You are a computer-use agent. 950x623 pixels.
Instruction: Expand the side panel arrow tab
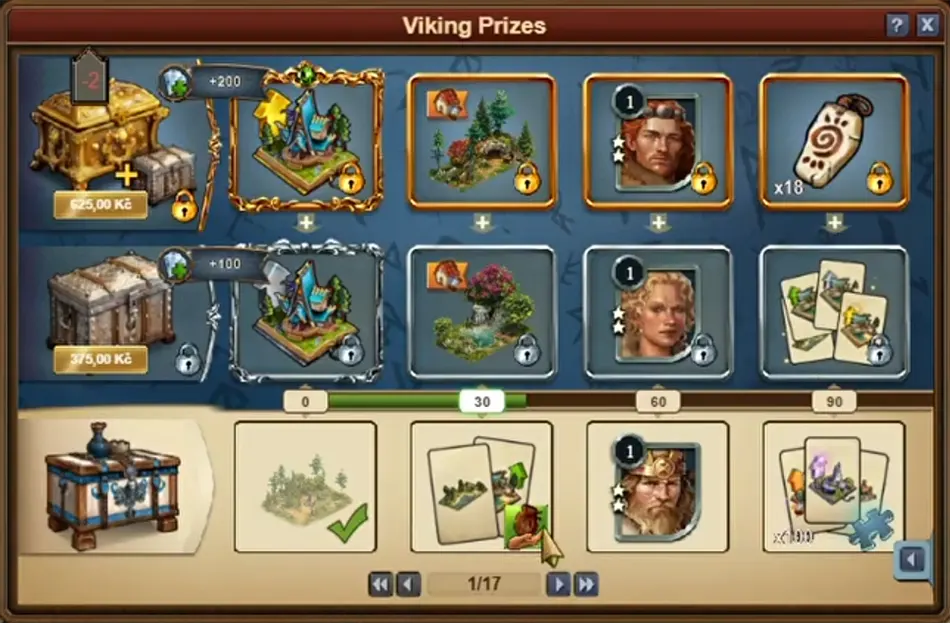point(912,559)
